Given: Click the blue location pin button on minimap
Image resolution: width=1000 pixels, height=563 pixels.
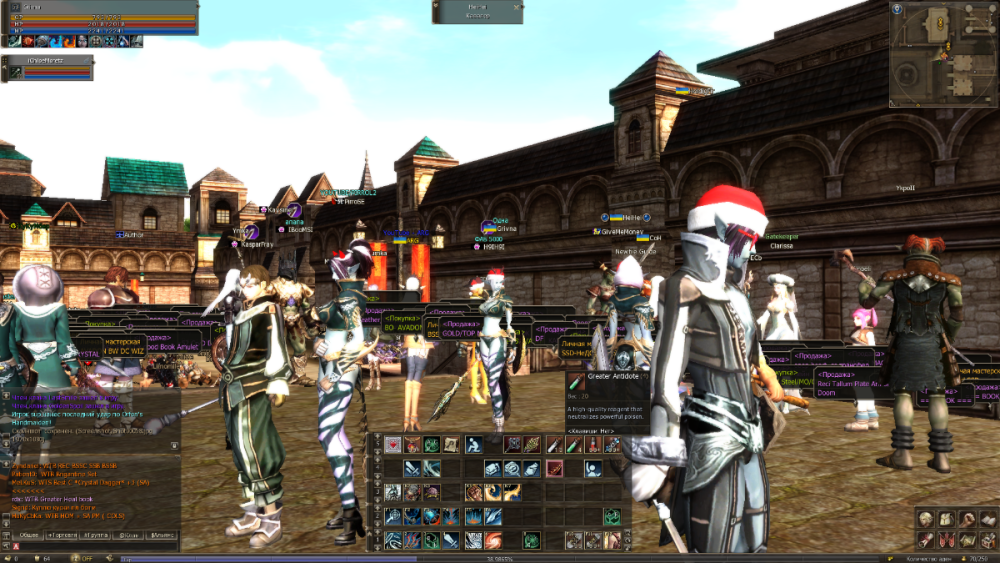Looking at the screenshot, I should (897, 10).
